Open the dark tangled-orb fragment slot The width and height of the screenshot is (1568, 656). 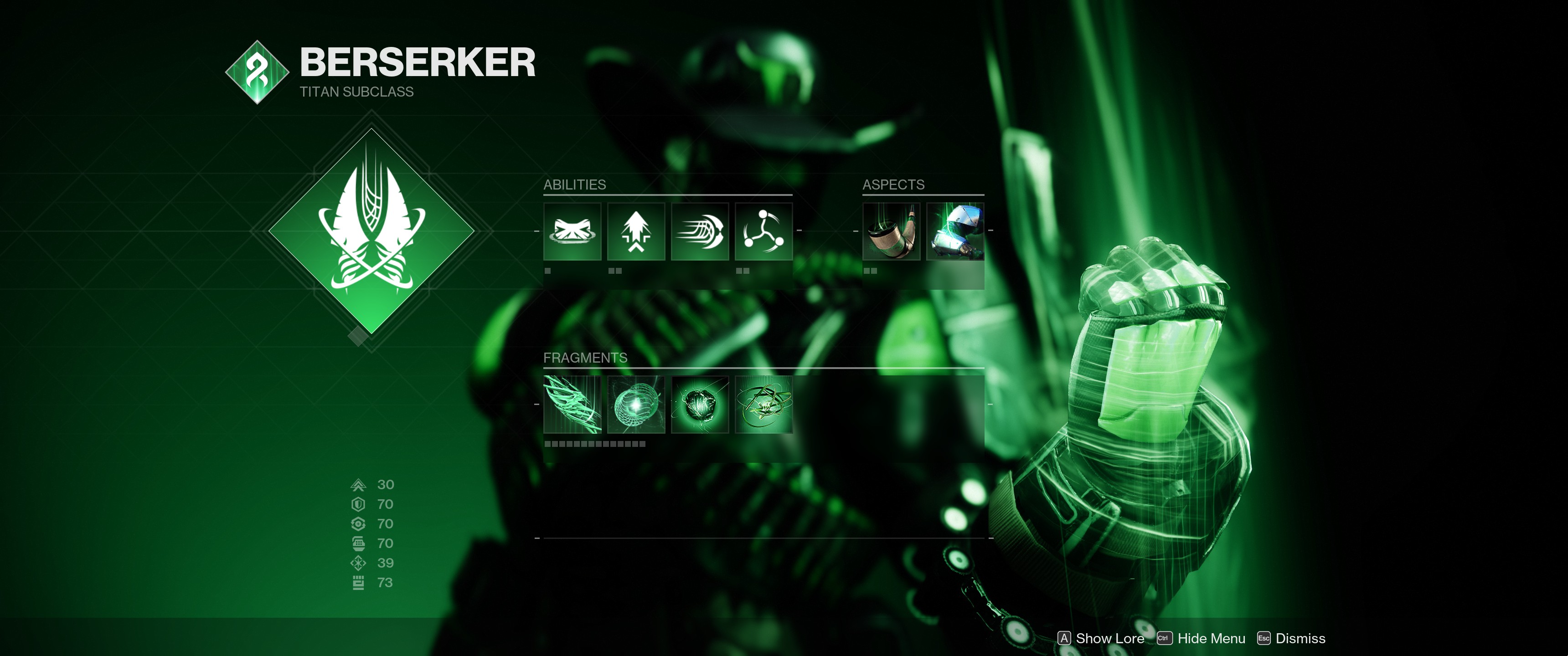coord(700,405)
